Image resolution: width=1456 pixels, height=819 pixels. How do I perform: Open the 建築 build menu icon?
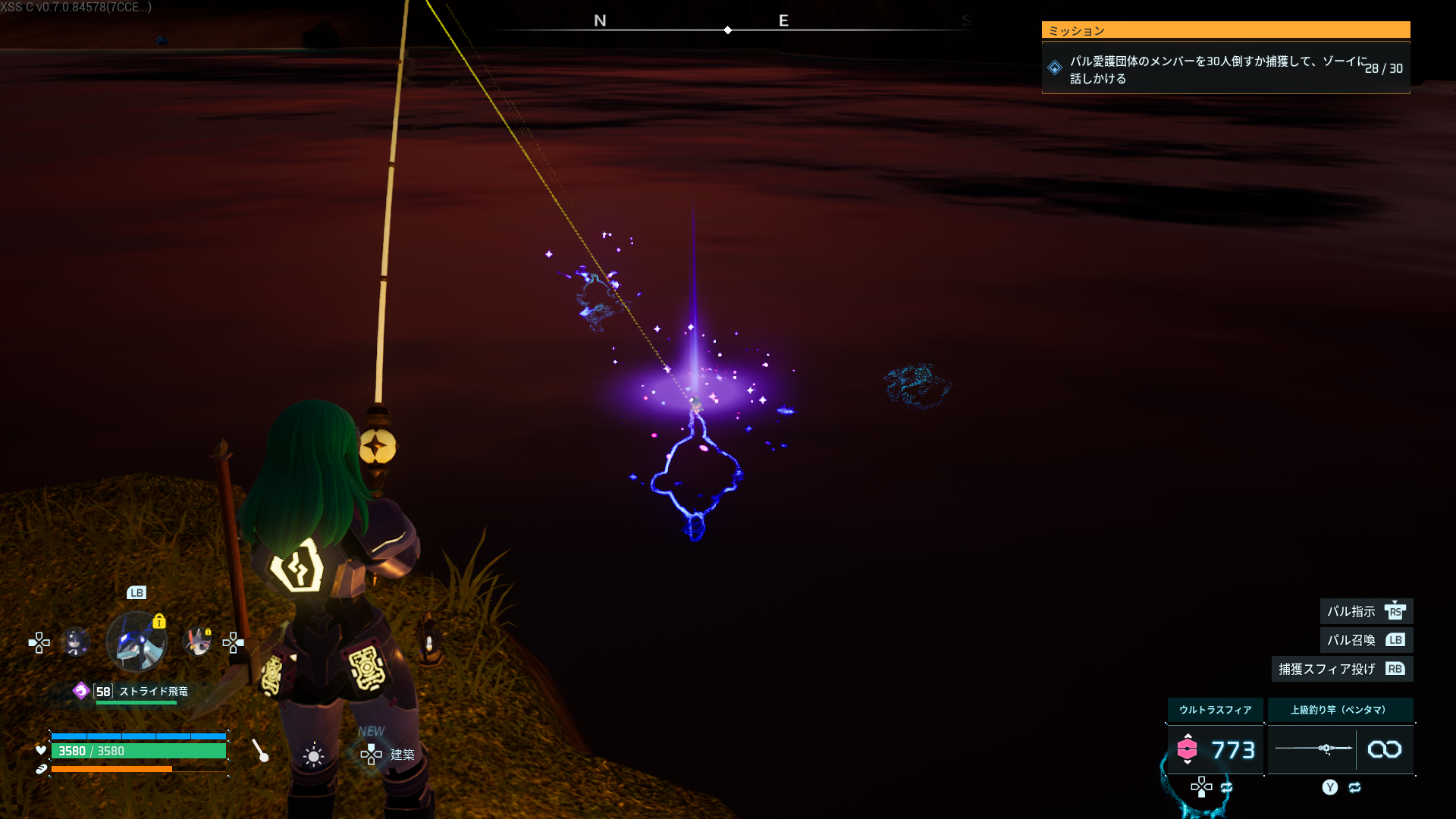[x=372, y=754]
